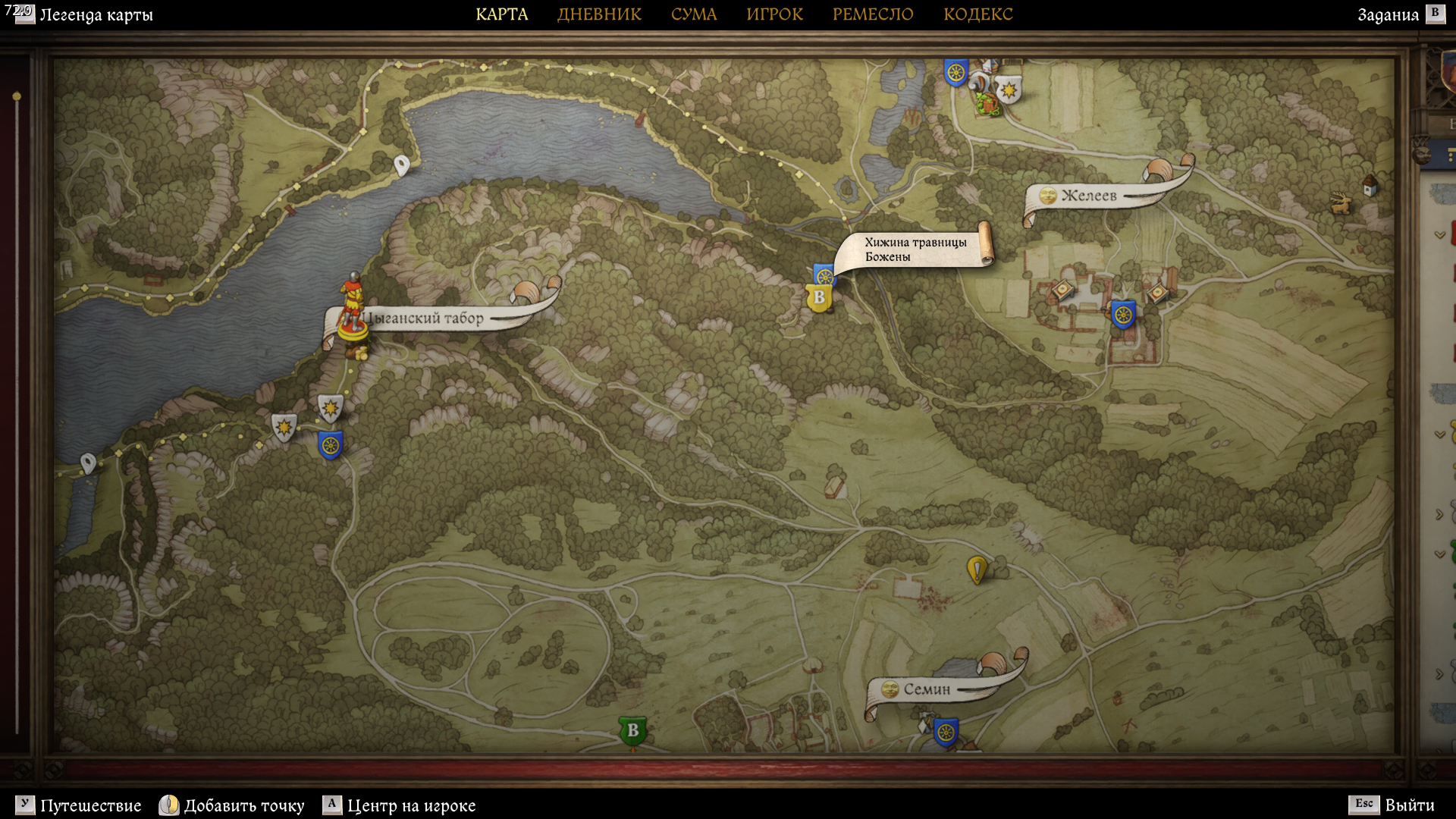
Task: Select the green B shield marker
Action: (632, 731)
